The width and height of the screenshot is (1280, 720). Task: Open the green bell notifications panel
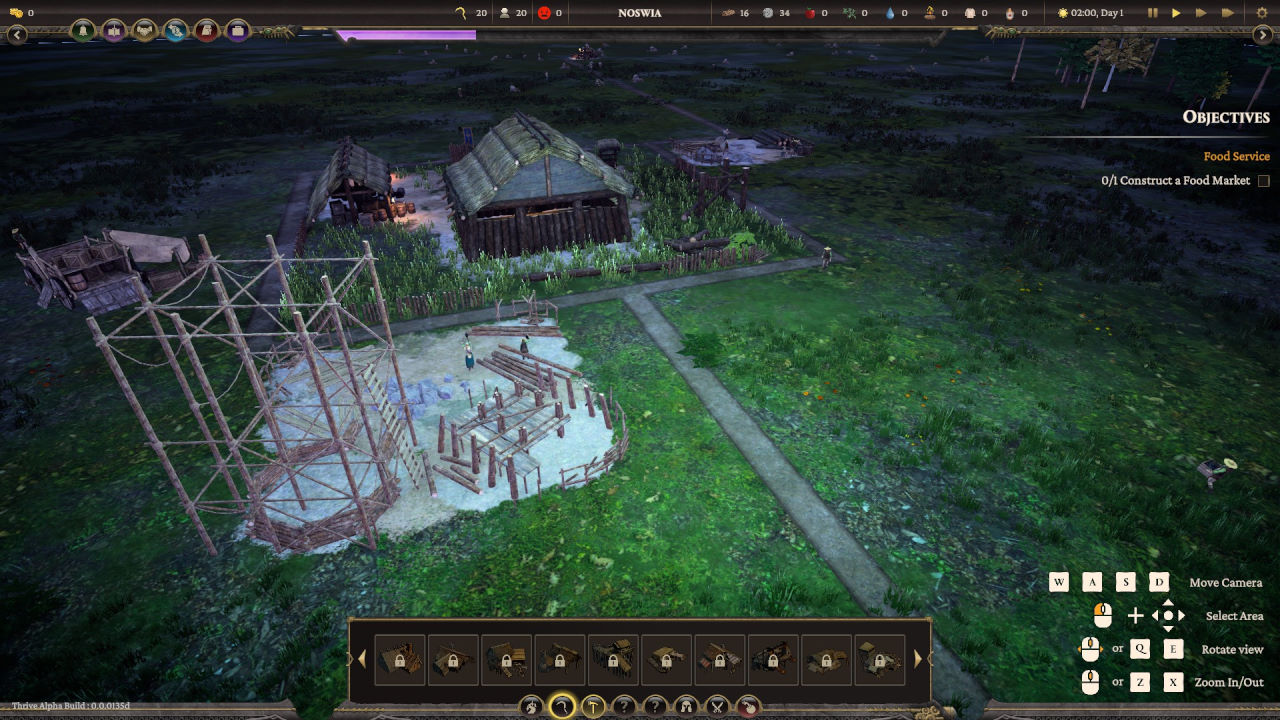[x=83, y=31]
